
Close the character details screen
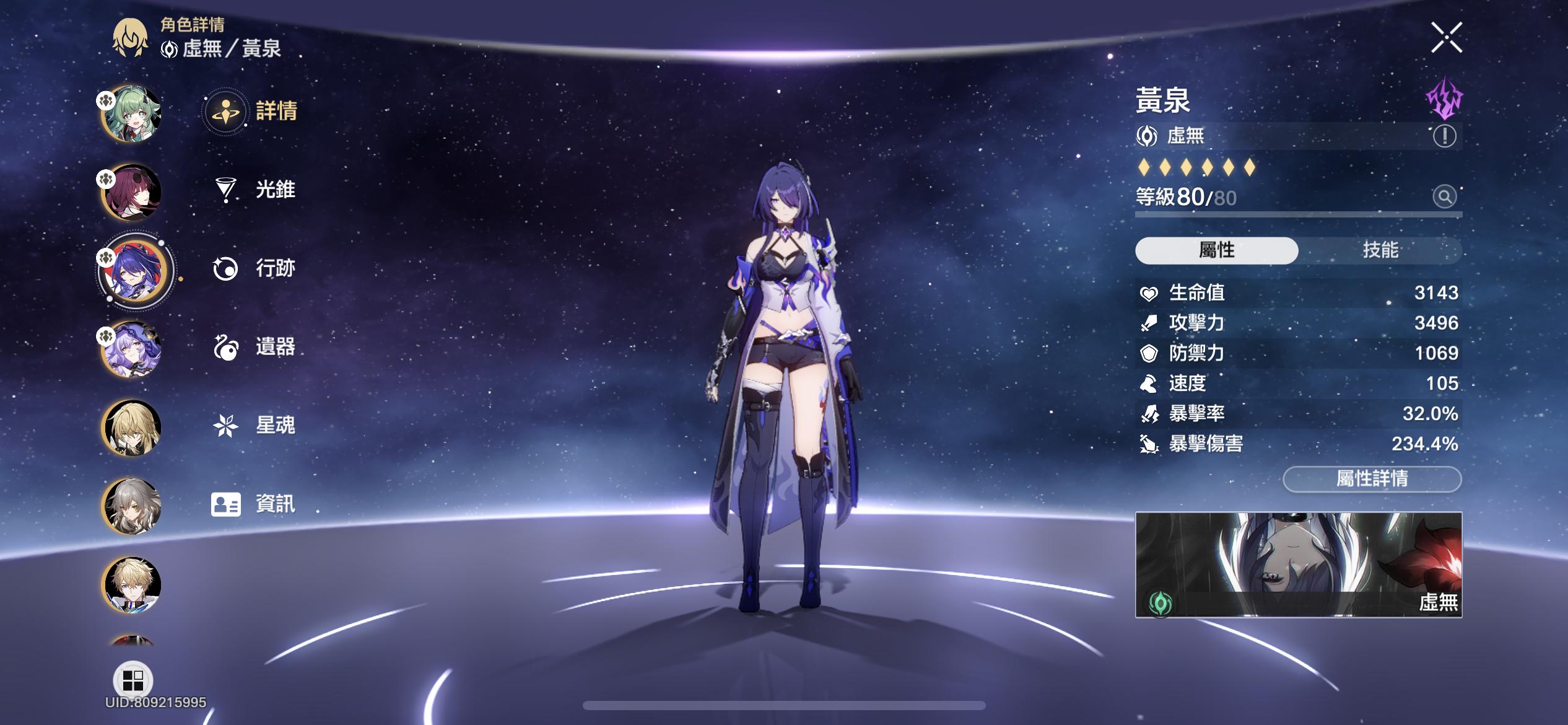click(1446, 38)
